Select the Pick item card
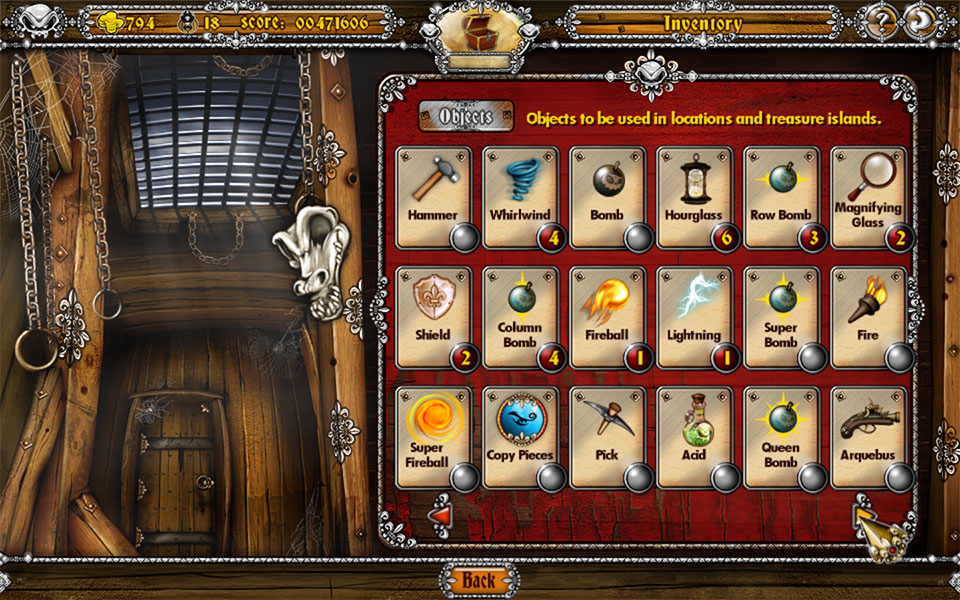This screenshot has height=600, width=960. coord(607,437)
